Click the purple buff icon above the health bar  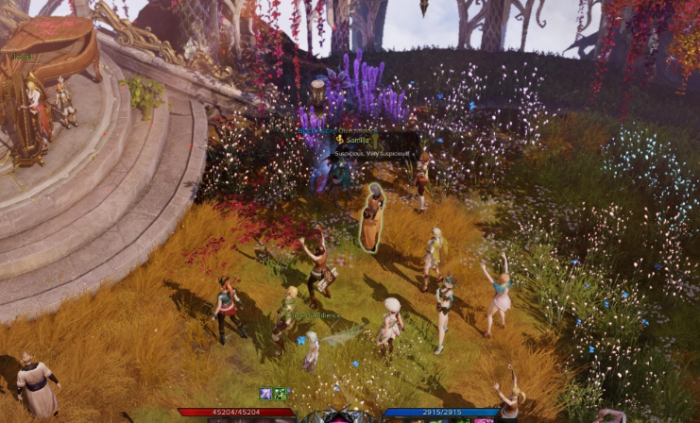265,394
